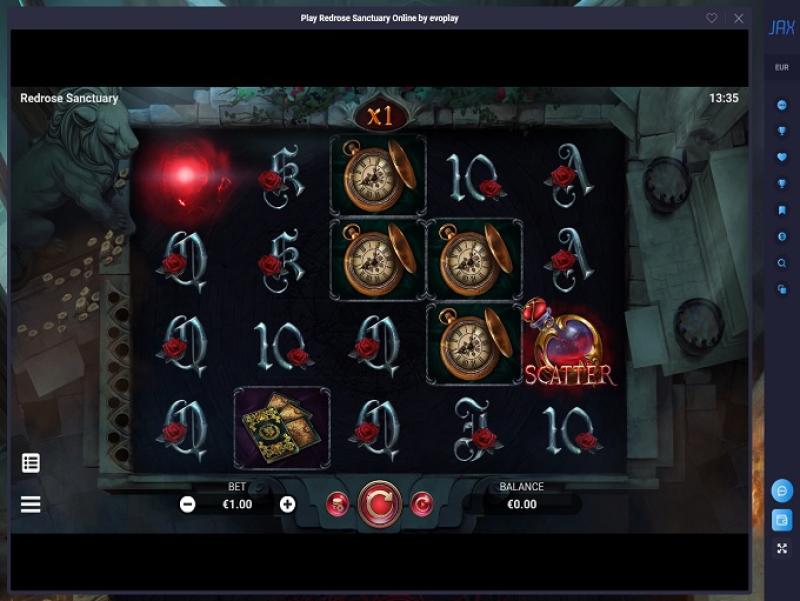Select the EUR currency button
The width and height of the screenshot is (800, 601).
tap(782, 68)
